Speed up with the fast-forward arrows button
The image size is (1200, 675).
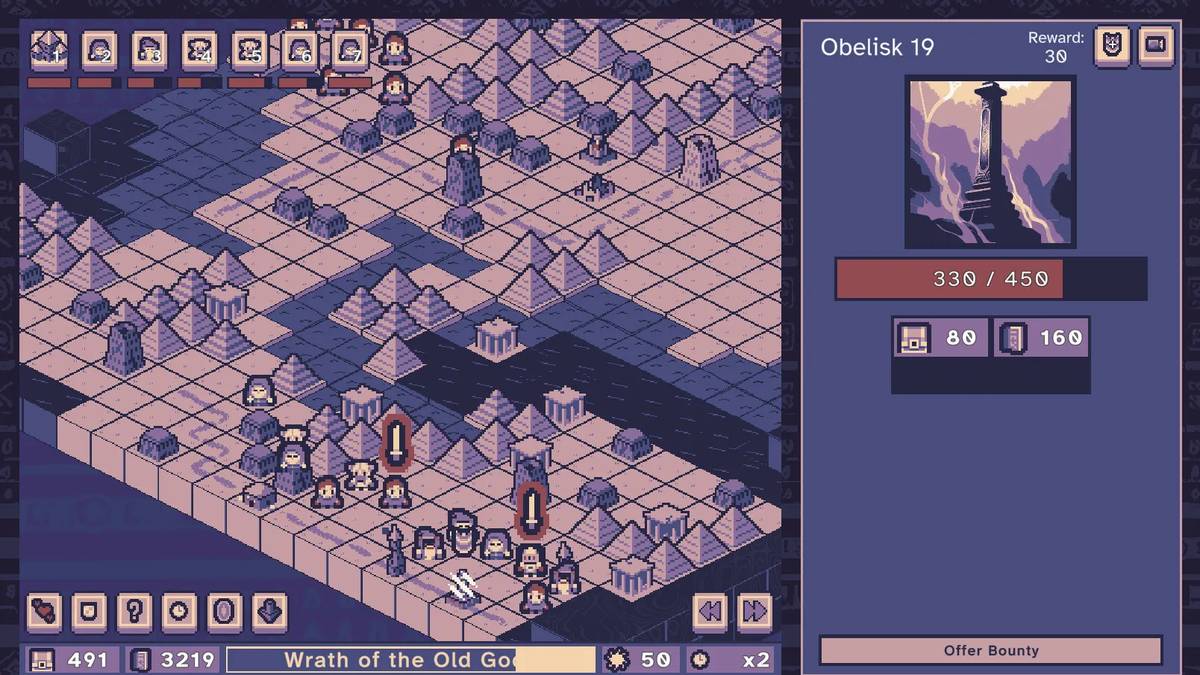pos(755,611)
